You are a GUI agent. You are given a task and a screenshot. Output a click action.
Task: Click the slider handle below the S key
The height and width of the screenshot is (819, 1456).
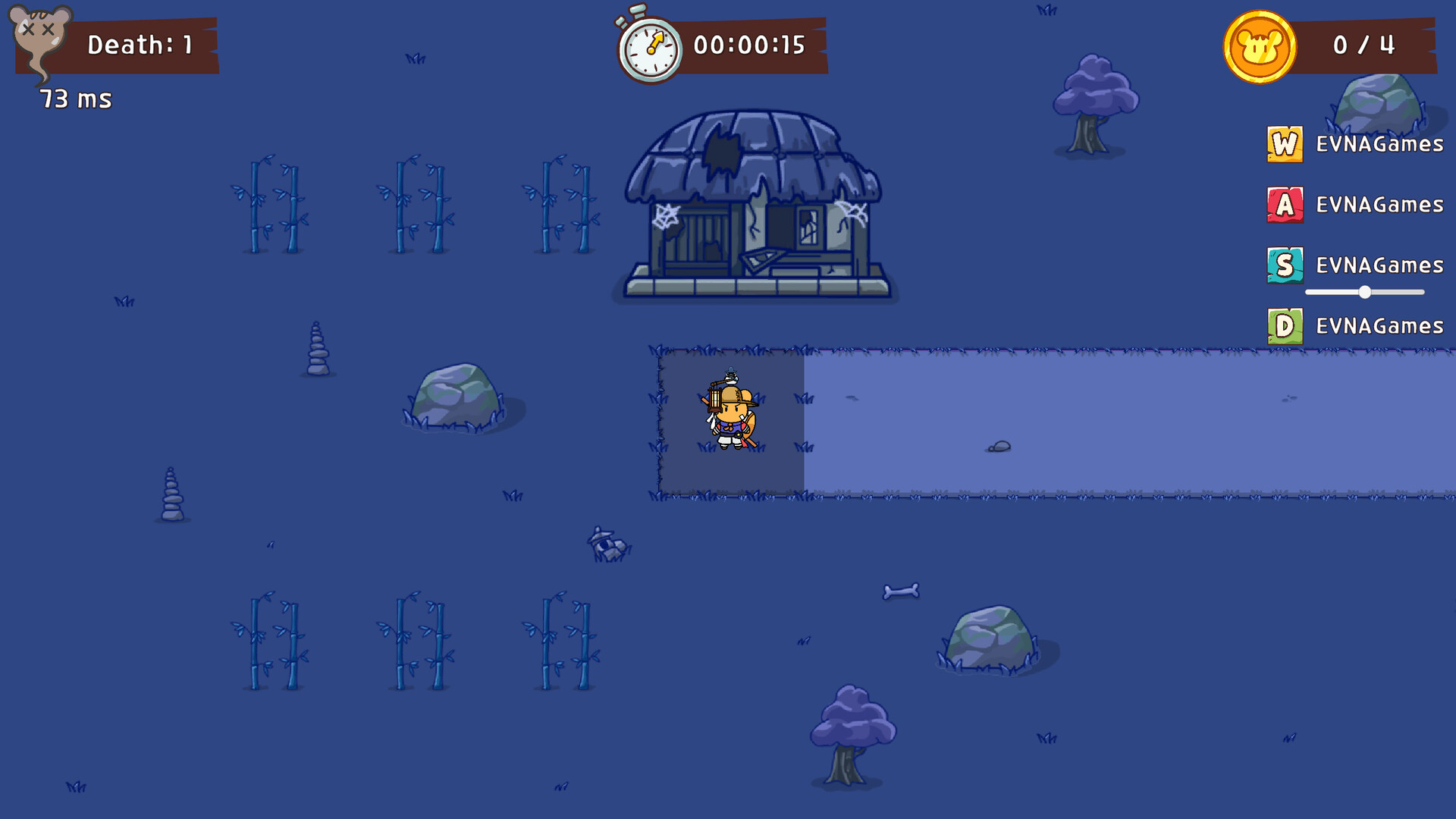click(x=1365, y=290)
